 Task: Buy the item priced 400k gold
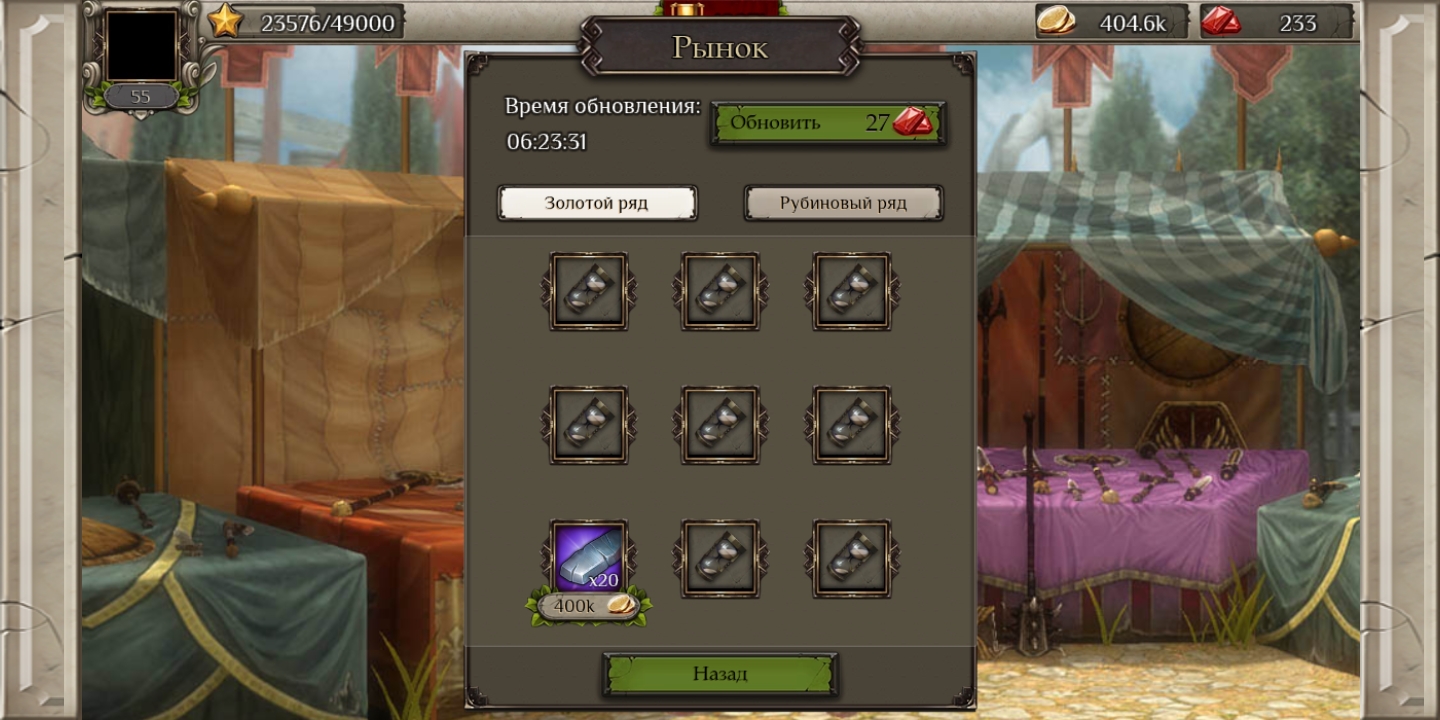tap(589, 606)
